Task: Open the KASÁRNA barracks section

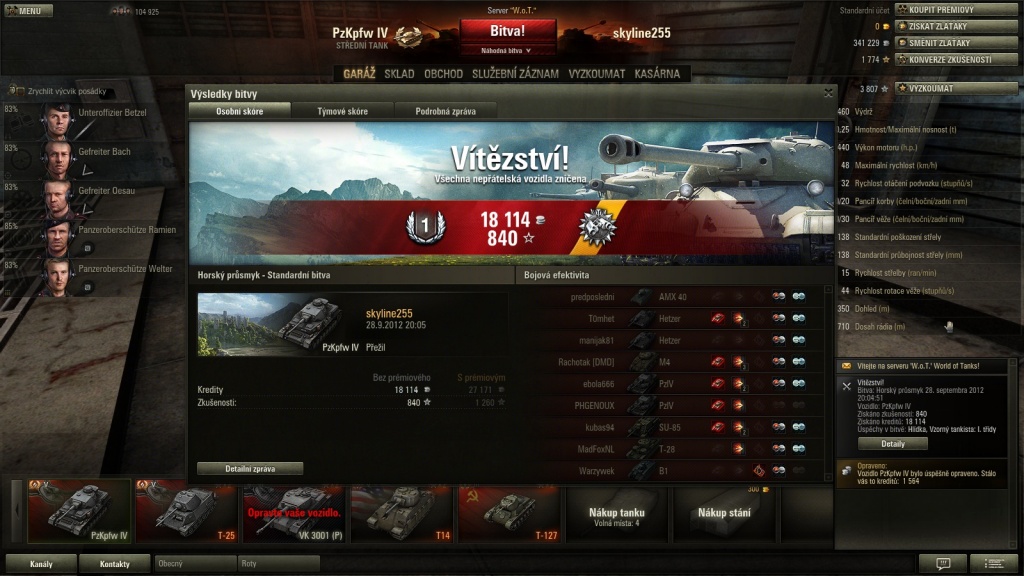Action: coord(657,74)
